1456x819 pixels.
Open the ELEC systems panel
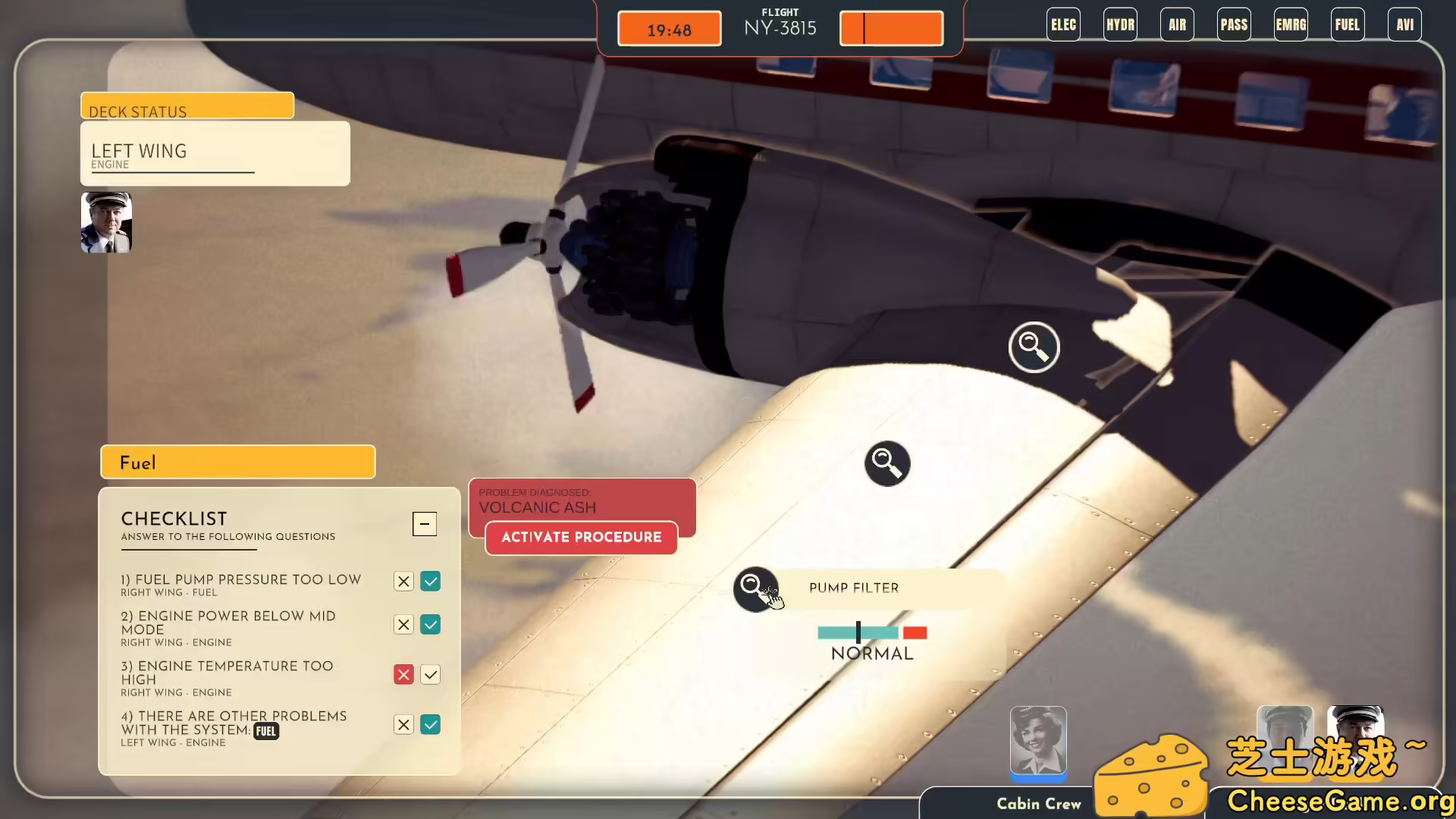1063,24
